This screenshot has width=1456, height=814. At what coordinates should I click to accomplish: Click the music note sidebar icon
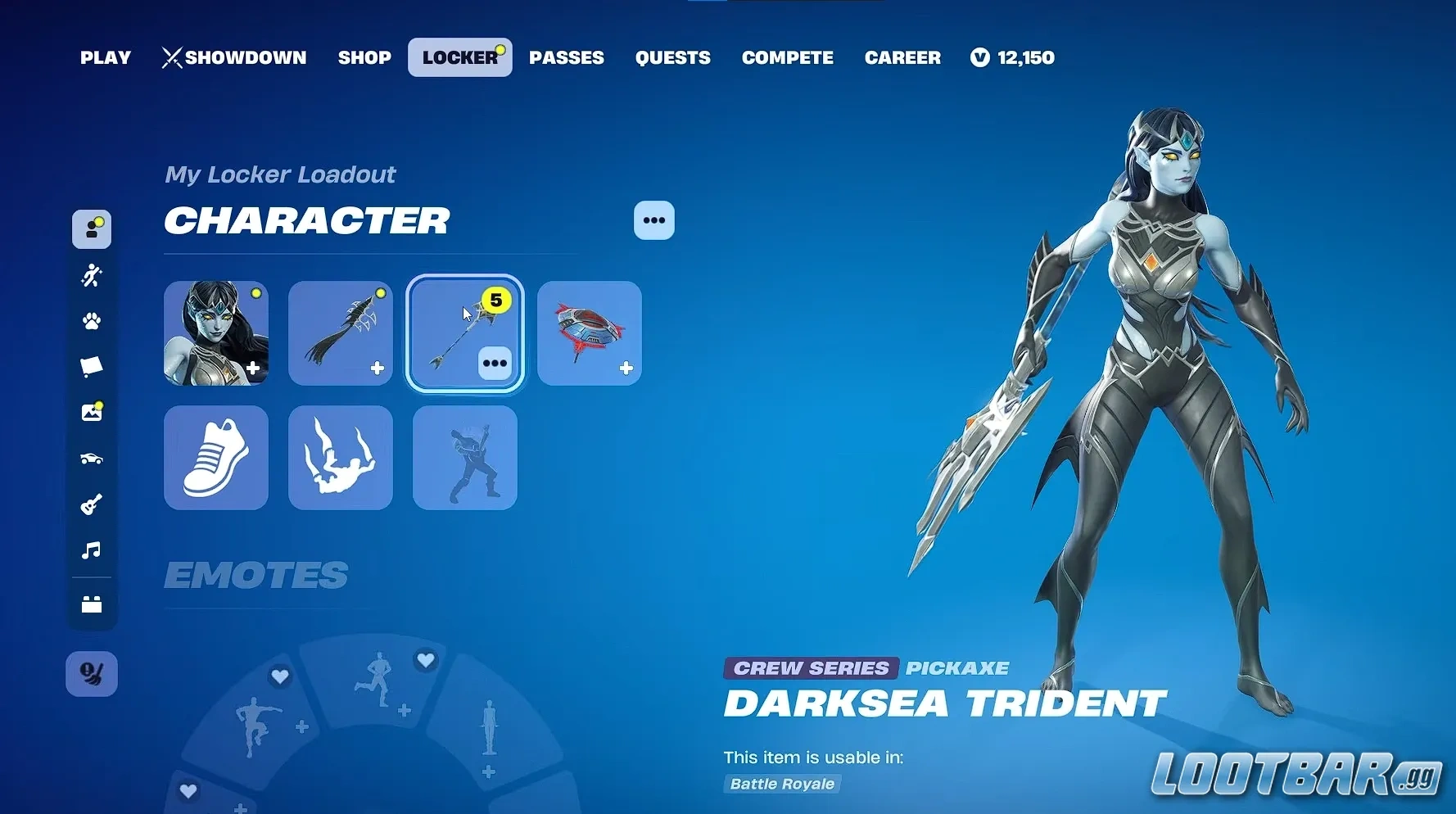[92, 549]
